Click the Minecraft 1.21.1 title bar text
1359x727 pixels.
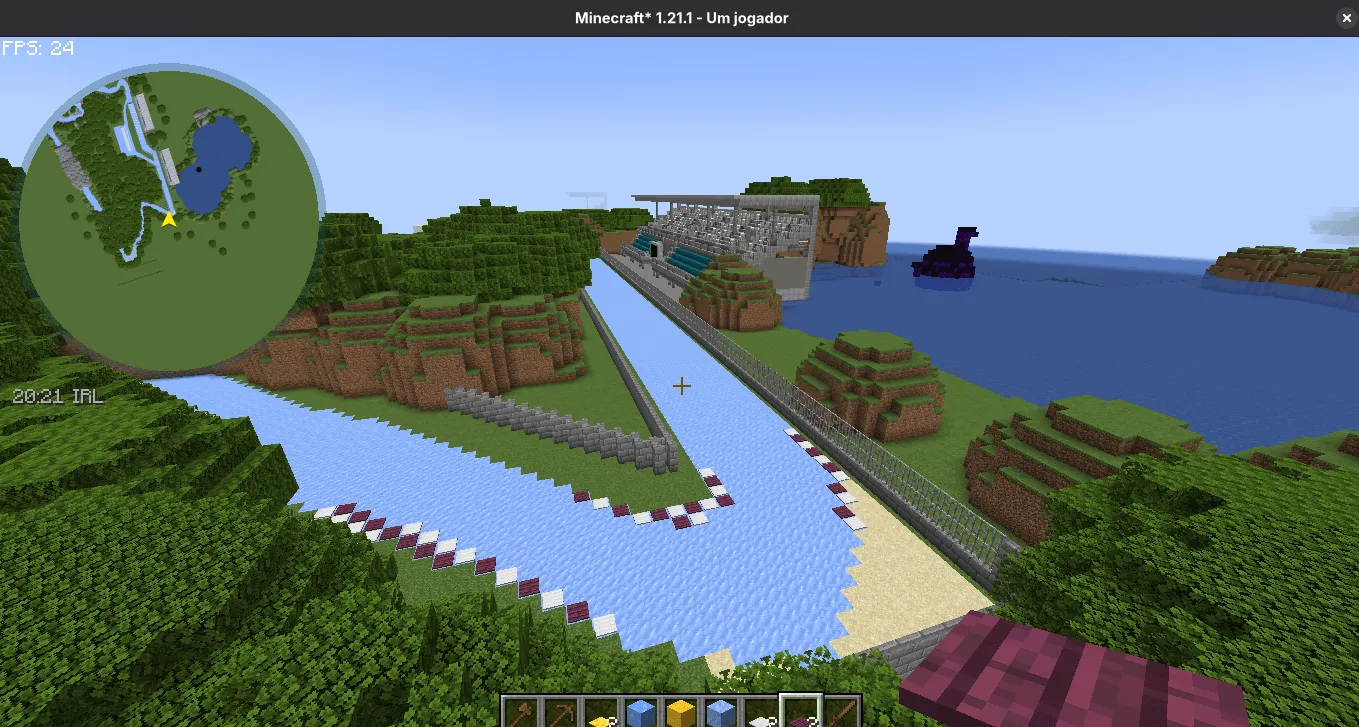681,17
